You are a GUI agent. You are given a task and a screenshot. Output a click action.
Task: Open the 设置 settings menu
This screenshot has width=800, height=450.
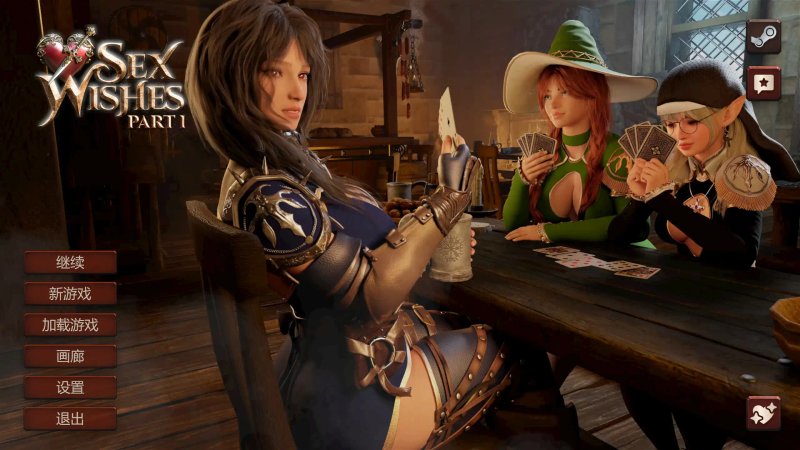pyautogui.click(x=70, y=387)
